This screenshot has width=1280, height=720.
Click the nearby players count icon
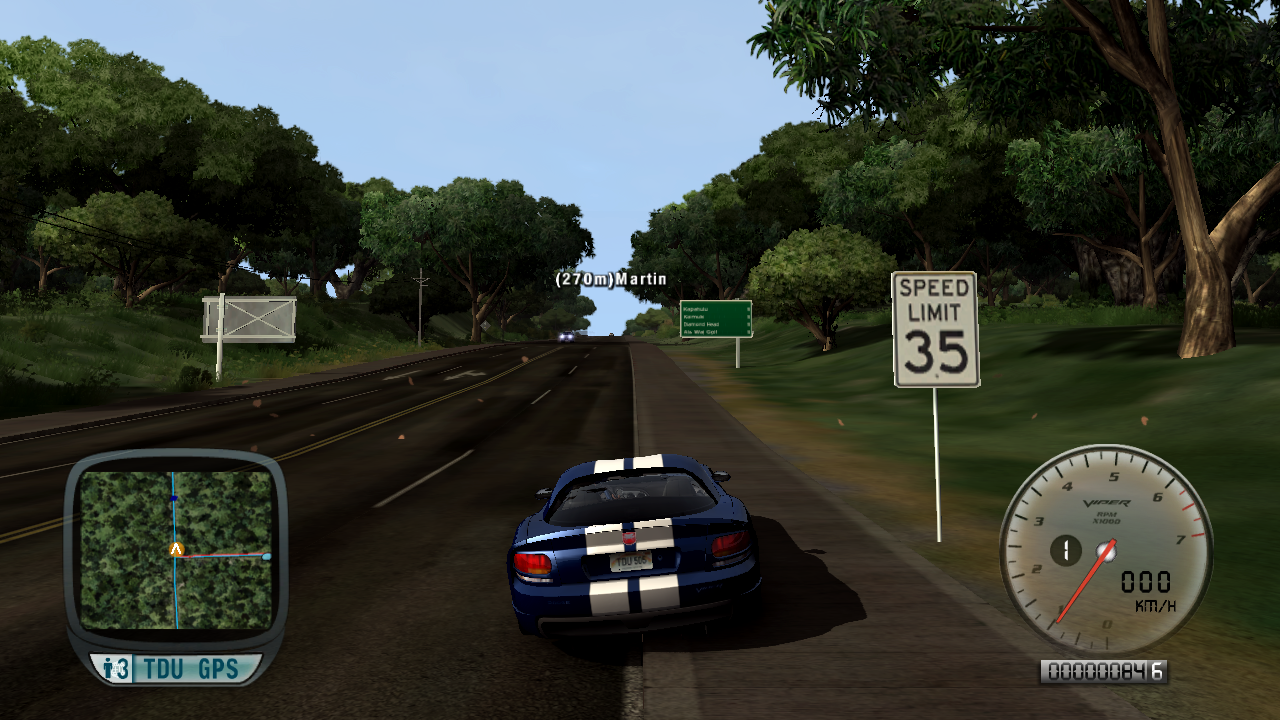117,669
